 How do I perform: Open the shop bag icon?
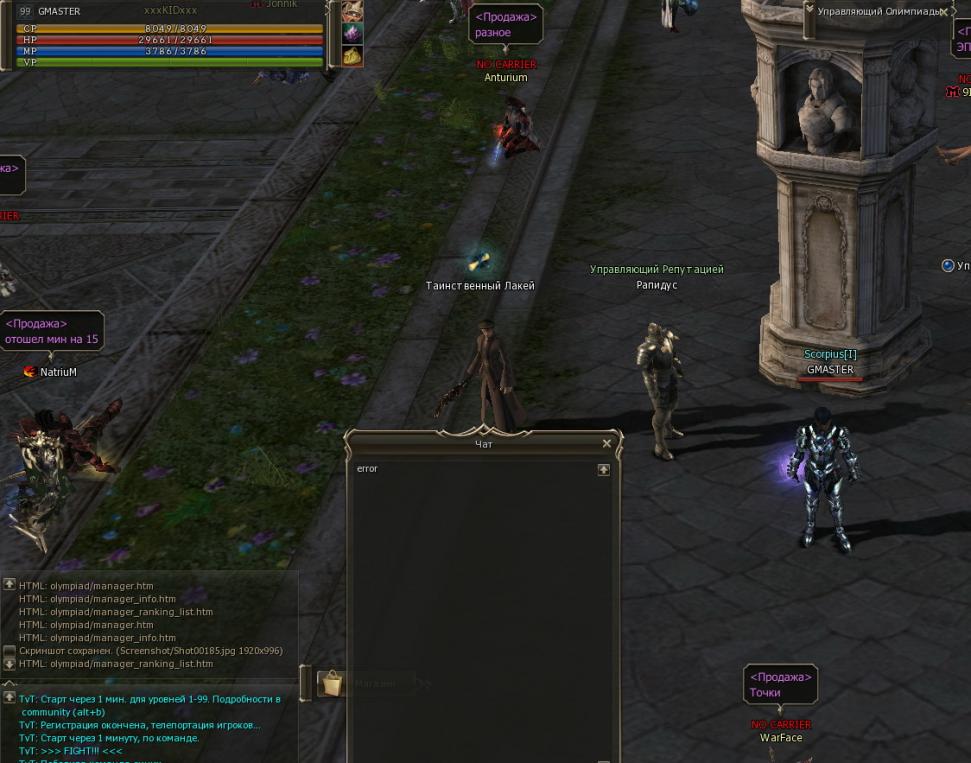click(x=331, y=683)
